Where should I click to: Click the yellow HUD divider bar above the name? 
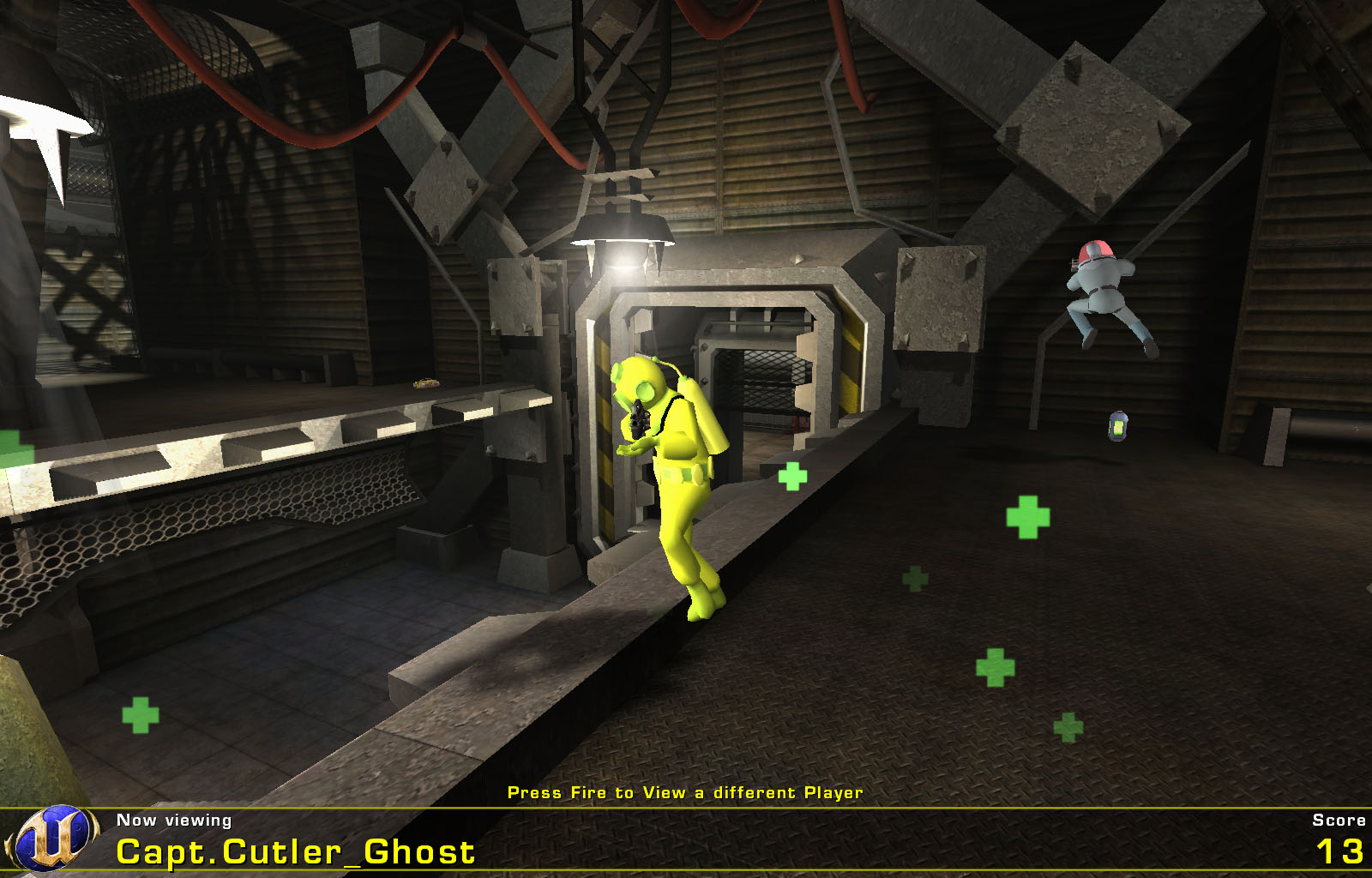[686, 809]
